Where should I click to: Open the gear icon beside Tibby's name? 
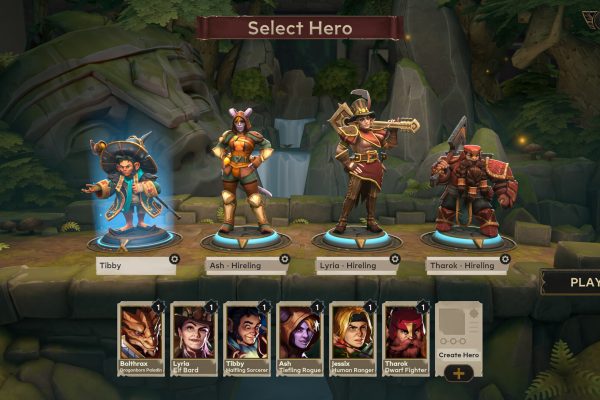coord(175,259)
